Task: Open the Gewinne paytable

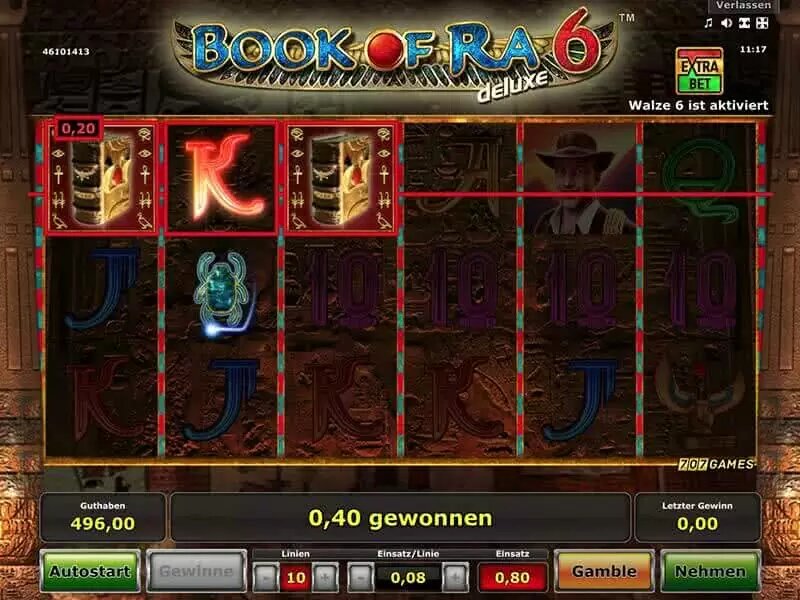Action: tap(196, 572)
